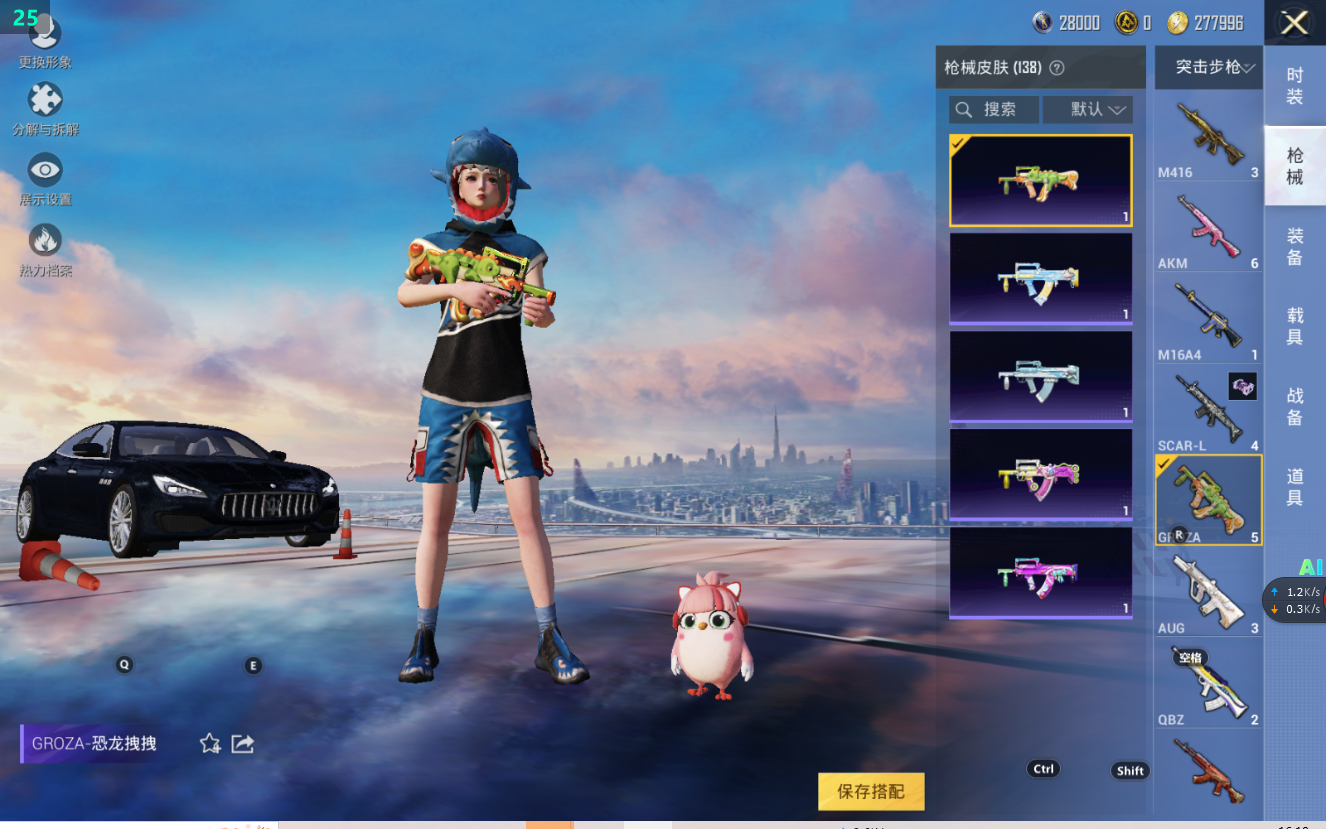1326x829 pixels.
Task: Open 更换形象 to change appearance
Action: tap(45, 42)
